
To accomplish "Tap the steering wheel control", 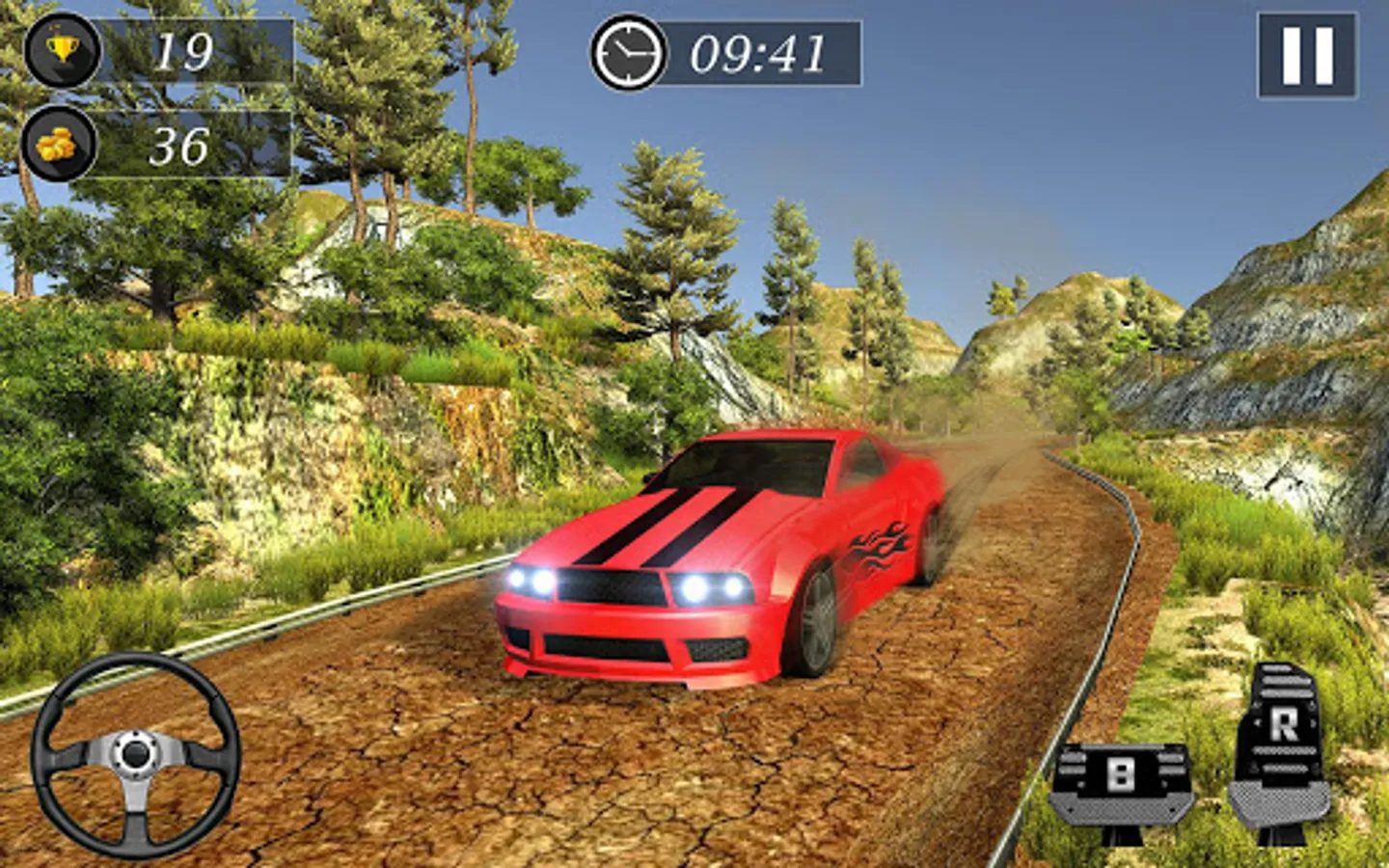I will [135, 755].
